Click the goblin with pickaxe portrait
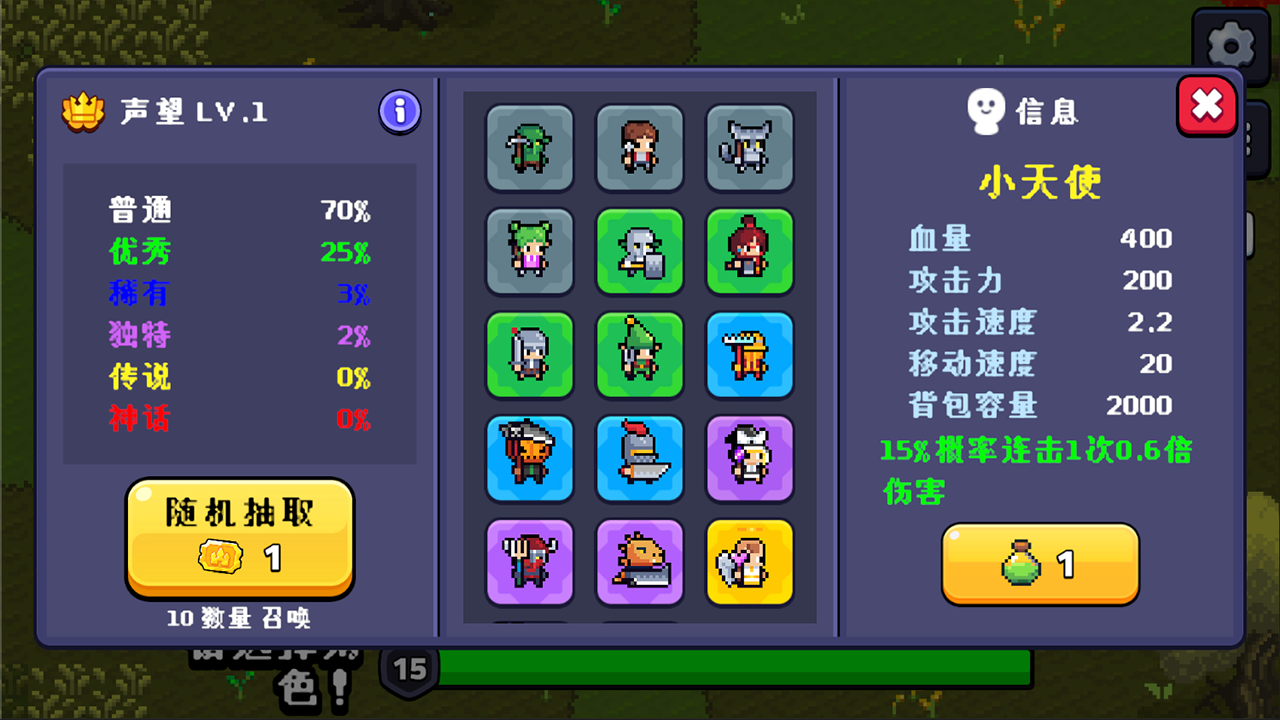The width and height of the screenshot is (1280, 720). [530, 148]
